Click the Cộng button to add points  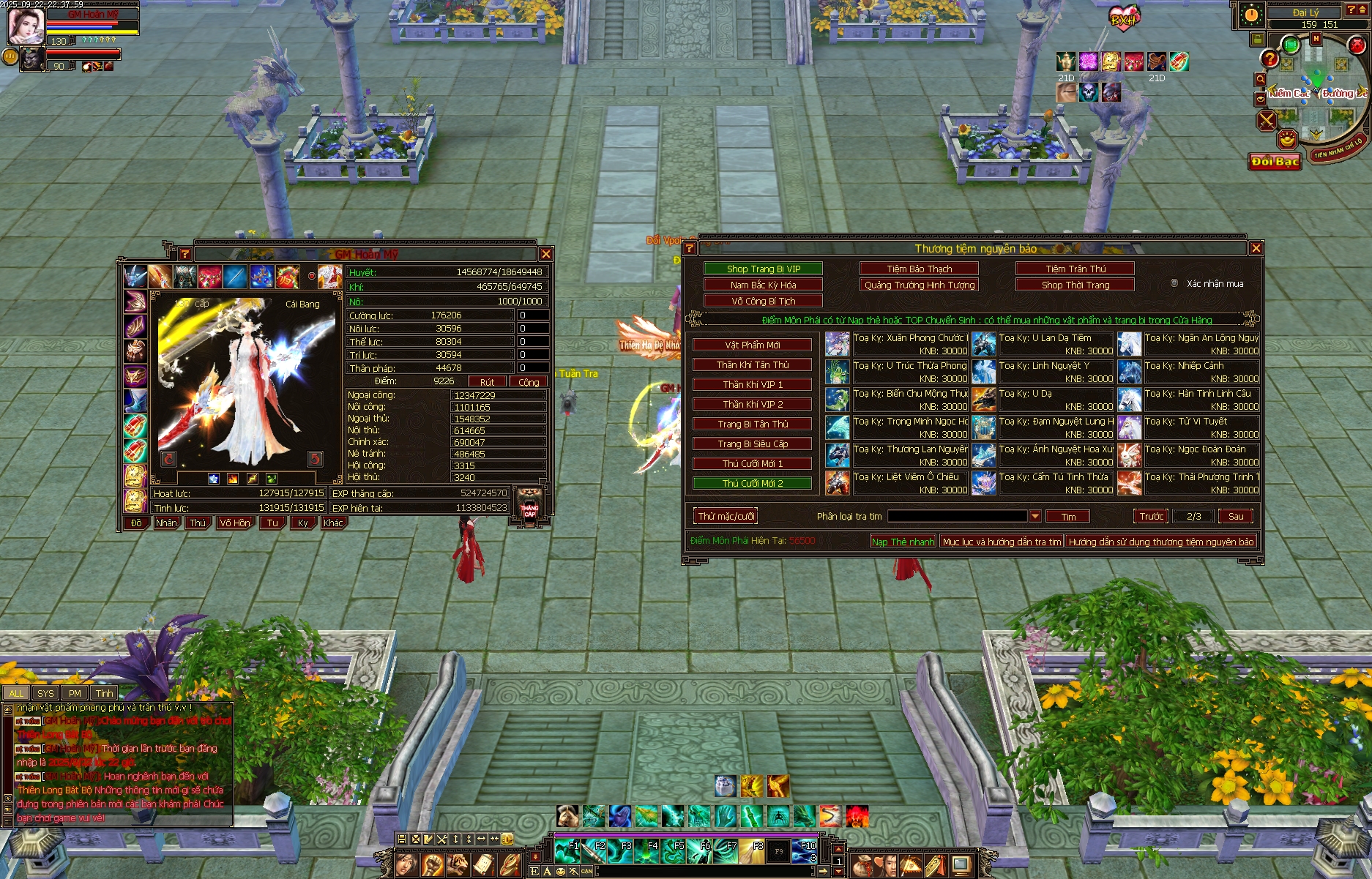click(528, 381)
